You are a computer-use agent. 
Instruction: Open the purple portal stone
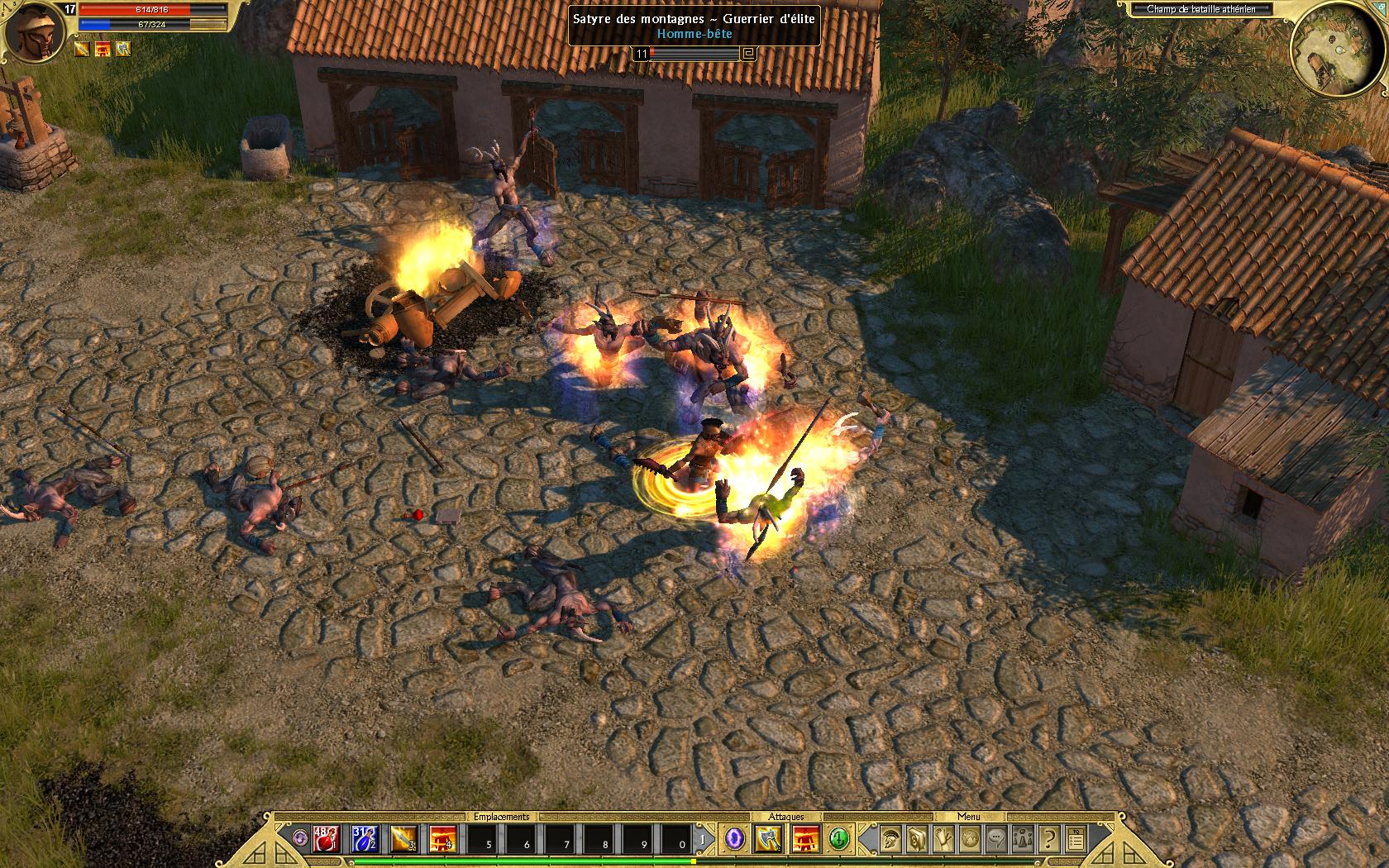click(735, 840)
